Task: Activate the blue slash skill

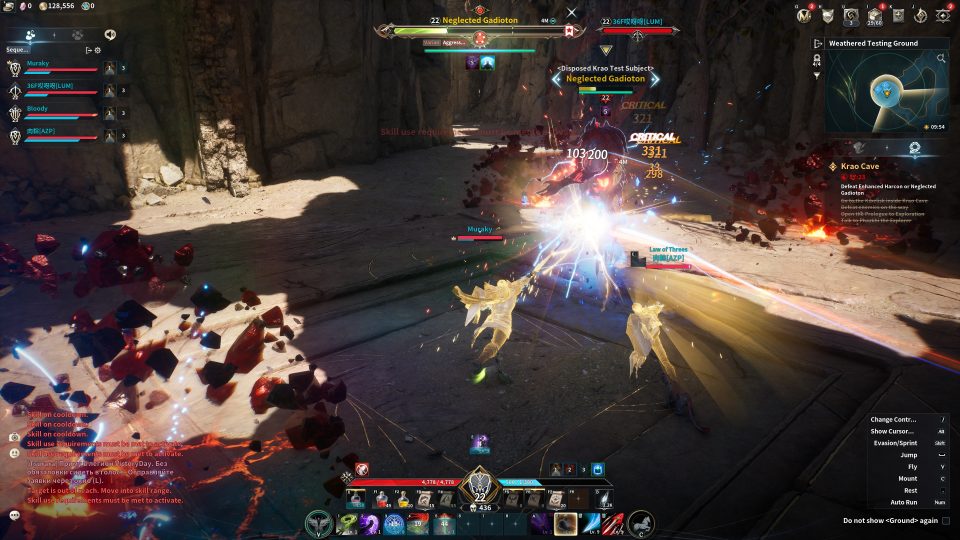Action: point(590,523)
